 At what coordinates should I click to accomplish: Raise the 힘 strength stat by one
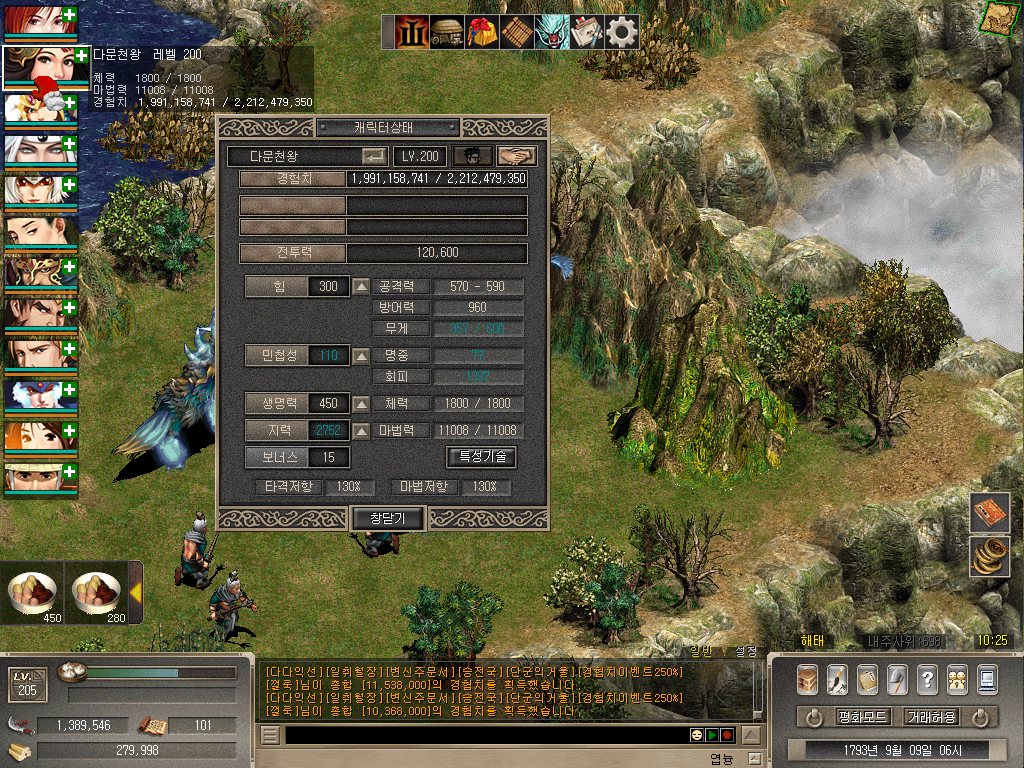(361, 287)
